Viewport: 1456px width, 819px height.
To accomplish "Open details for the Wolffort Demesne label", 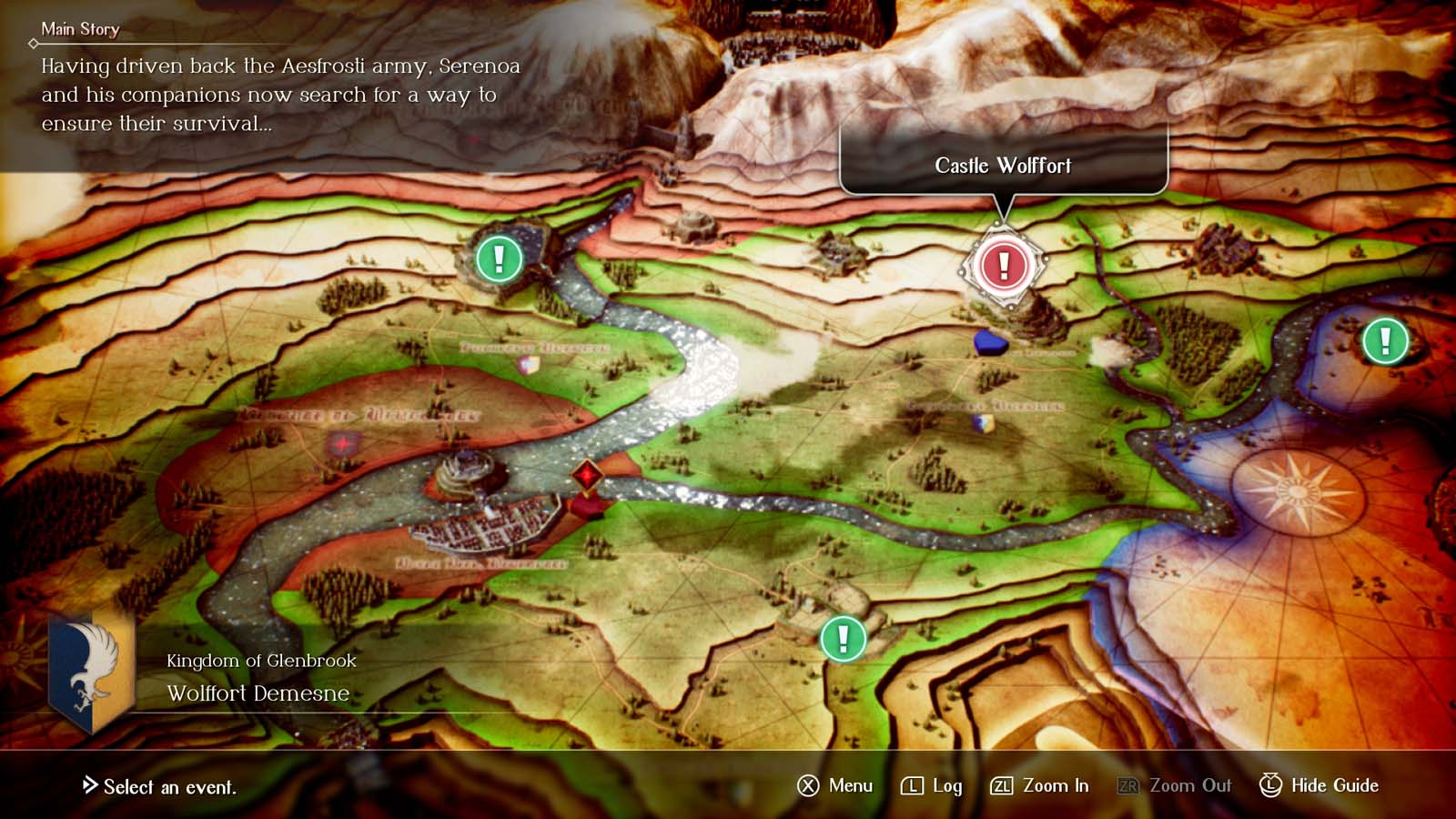I will pyautogui.click(x=258, y=693).
